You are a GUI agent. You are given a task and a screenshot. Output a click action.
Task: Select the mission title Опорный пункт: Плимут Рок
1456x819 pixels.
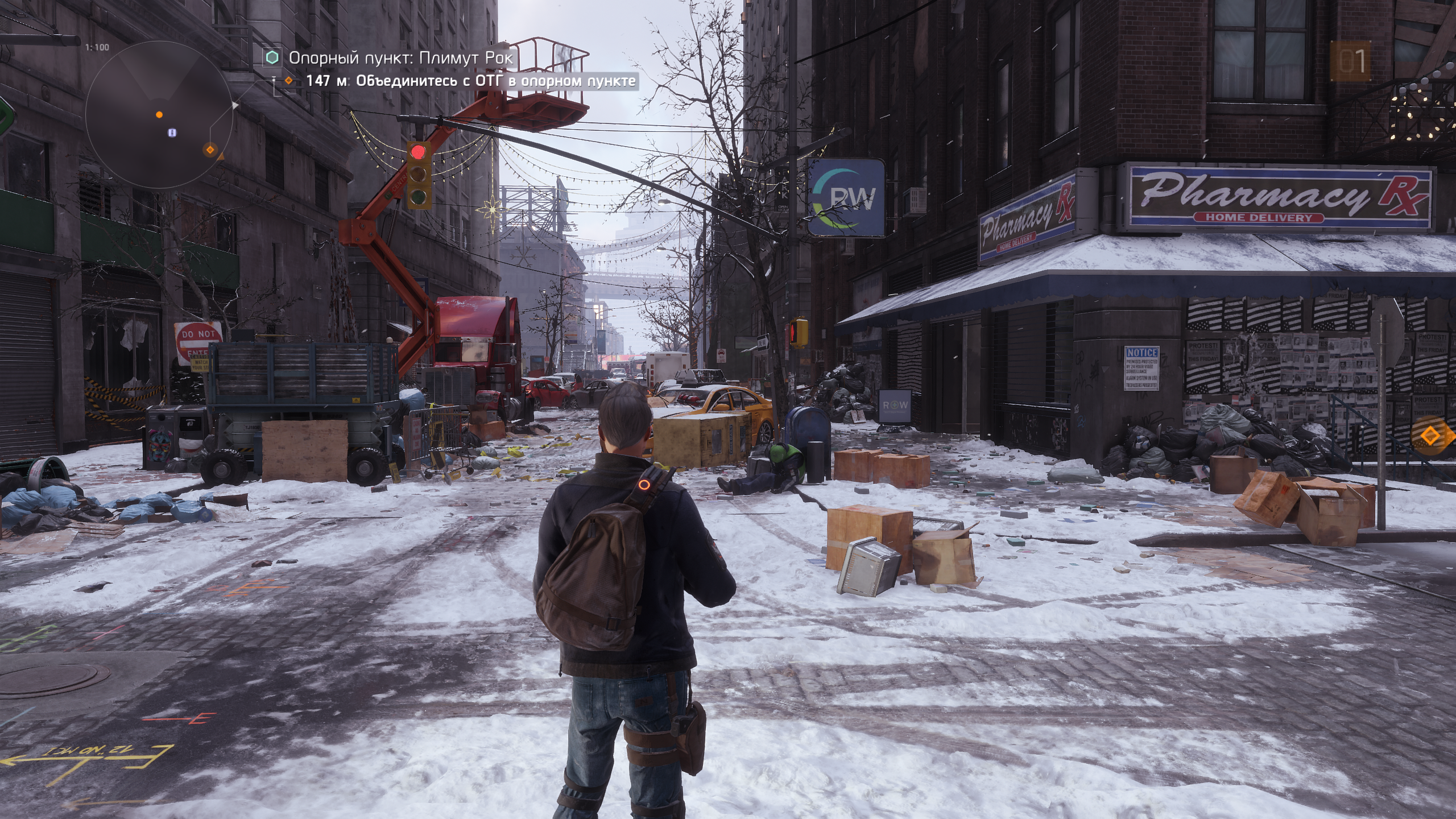point(400,57)
